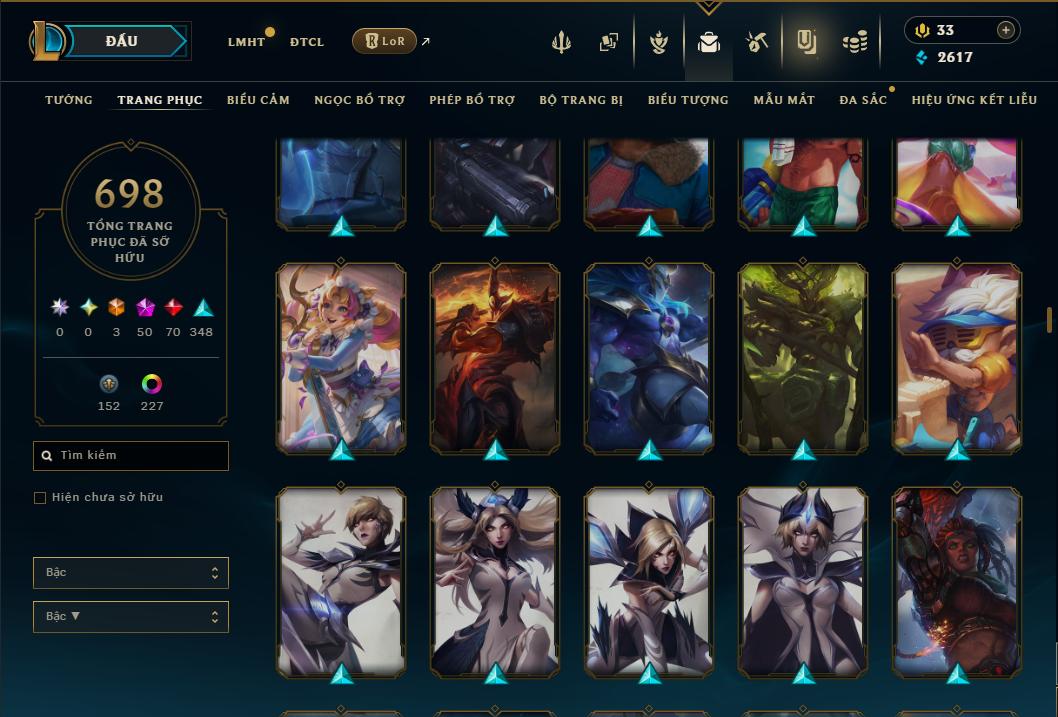Open the hammer crafting loot icon

click(756, 42)
